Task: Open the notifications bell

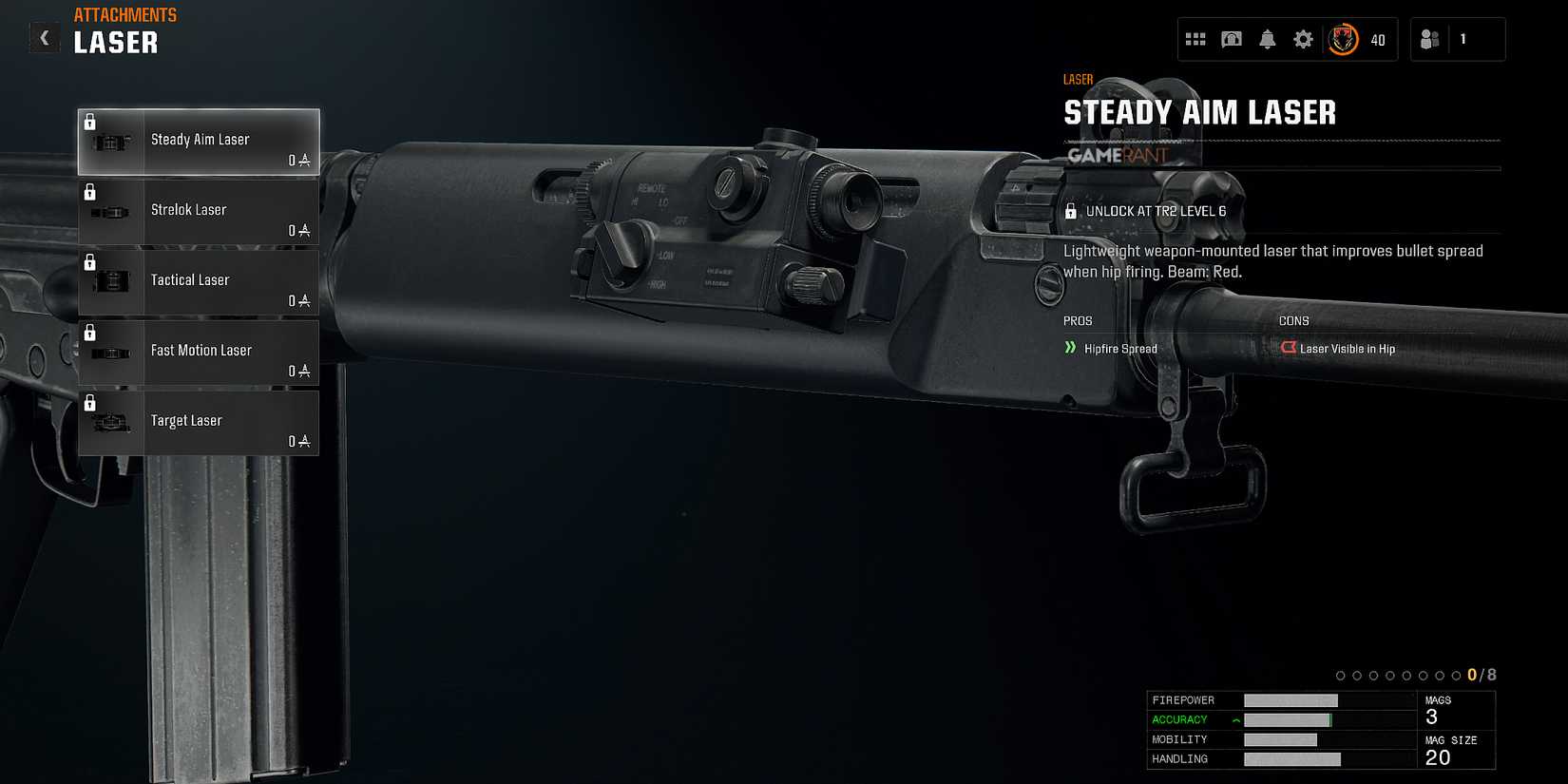Action: click(x=1267, y=39)
